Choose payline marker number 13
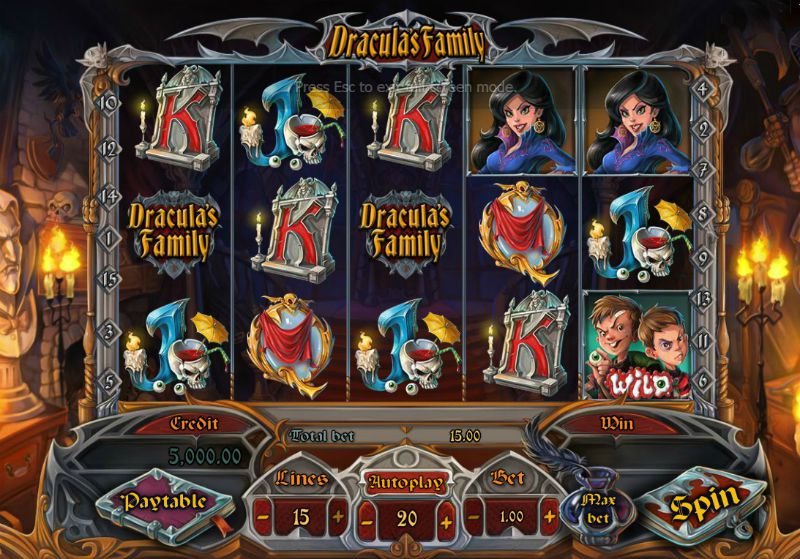800x559 pixels. (704, 297)
